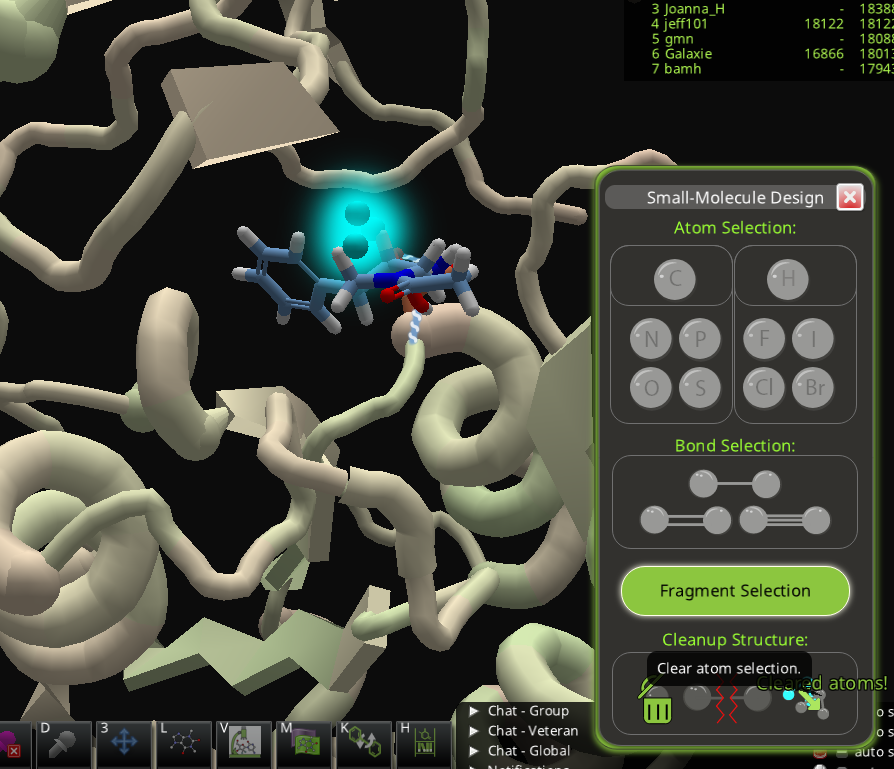Screen dimensions: 894x769
Task: Pick the triple bond option
Action: 785,520
